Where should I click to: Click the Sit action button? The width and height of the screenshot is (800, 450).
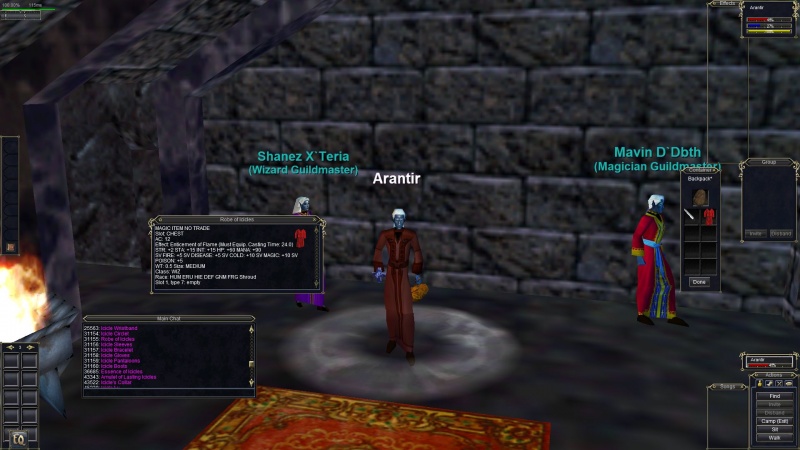pos(774,429)
